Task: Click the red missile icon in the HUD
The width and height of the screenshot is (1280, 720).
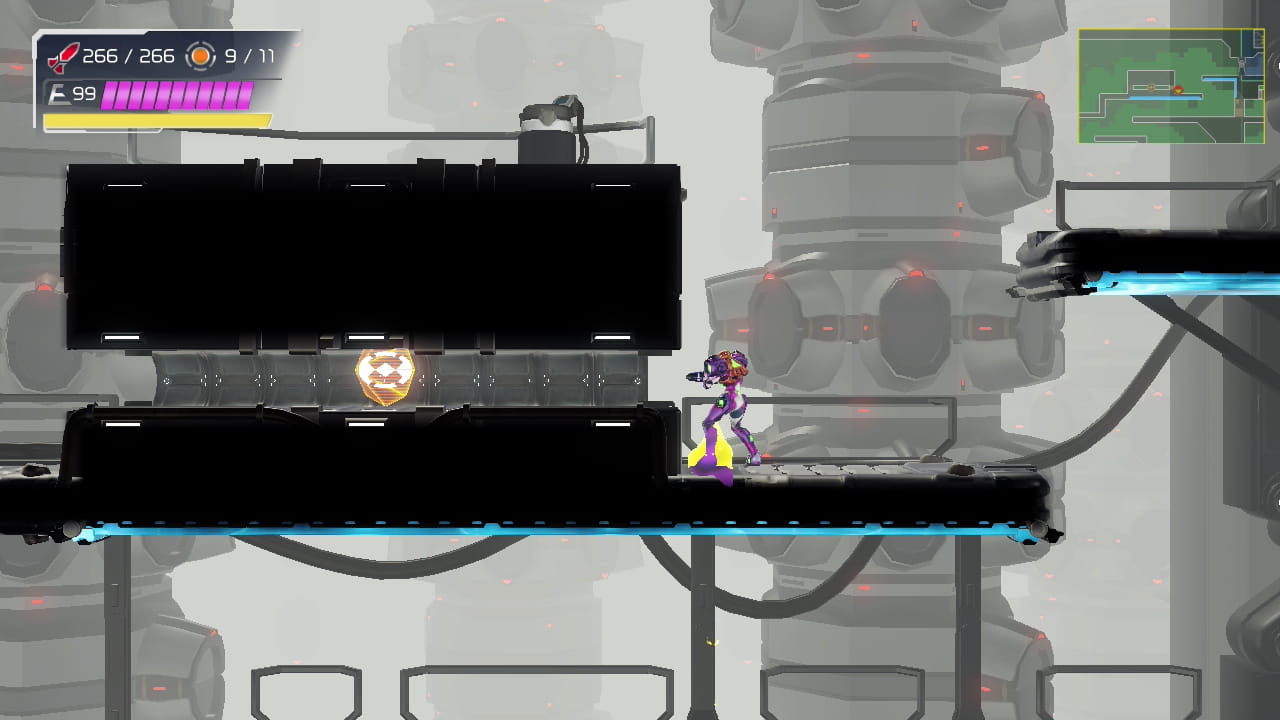Action: tap(65, 57)
